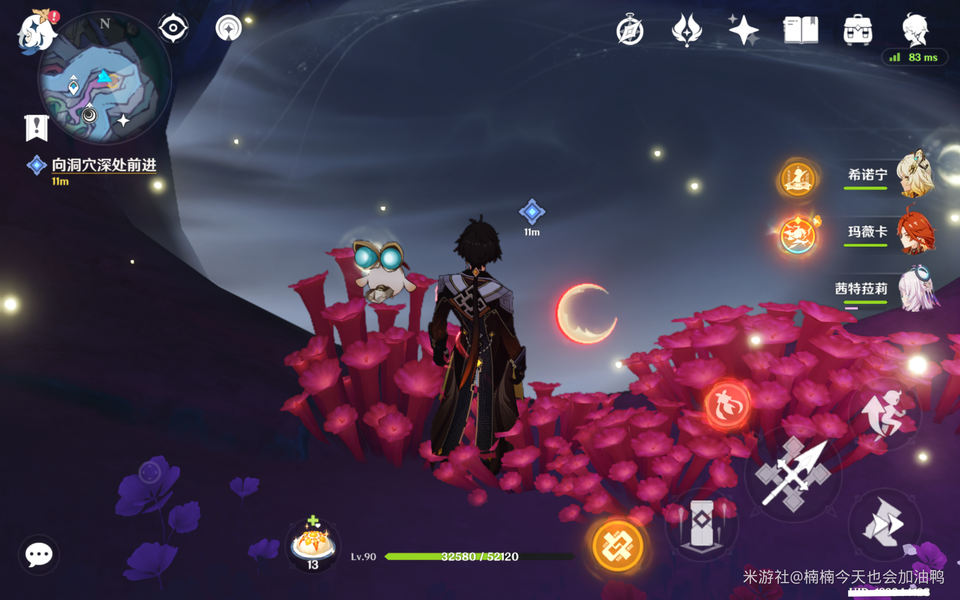Viewport: 960px width, 600px height.
Task: Open the adventurer handbook book icon
Action: point(800,30)
